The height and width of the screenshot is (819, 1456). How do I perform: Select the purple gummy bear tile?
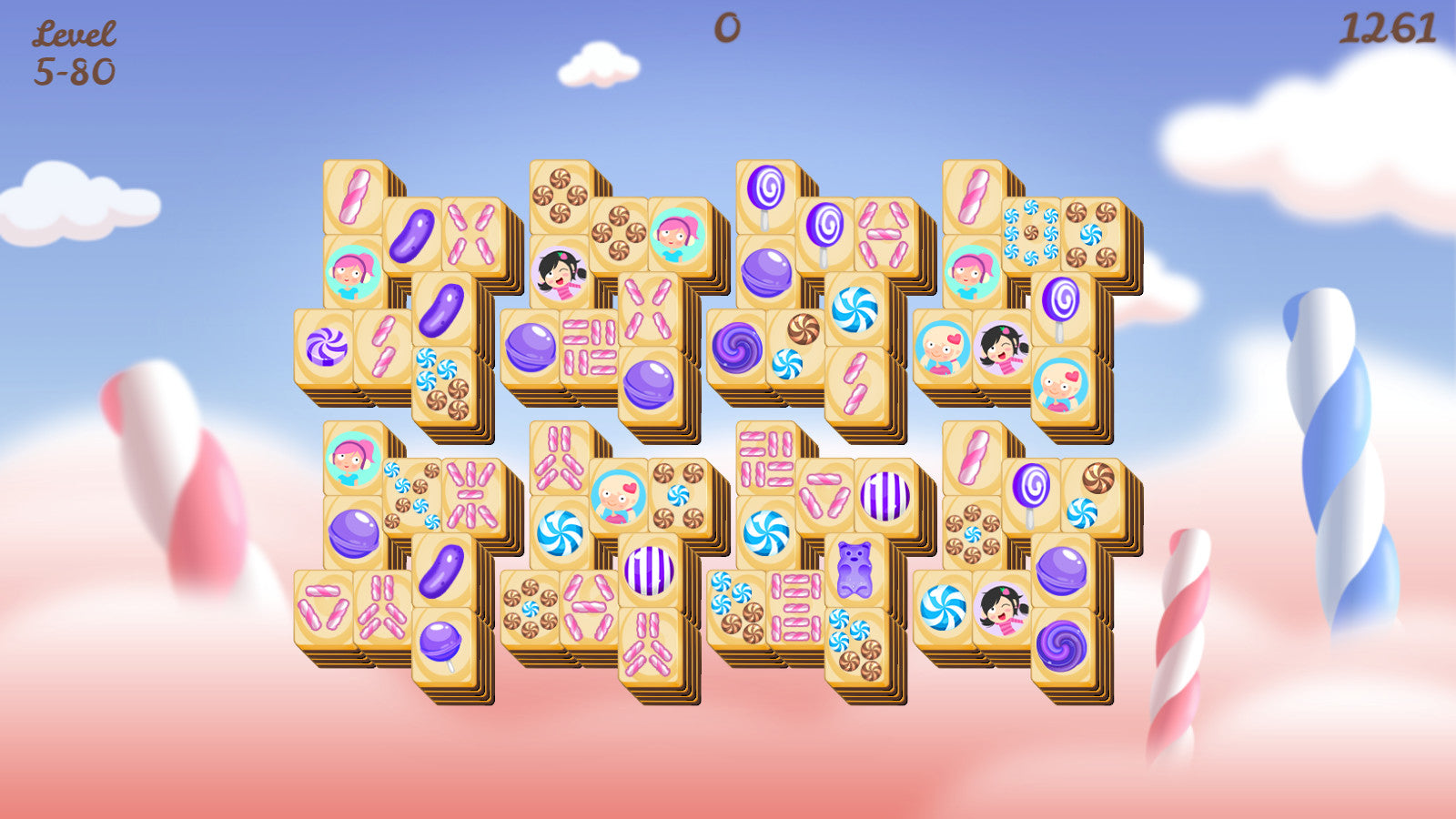(854, 569)
